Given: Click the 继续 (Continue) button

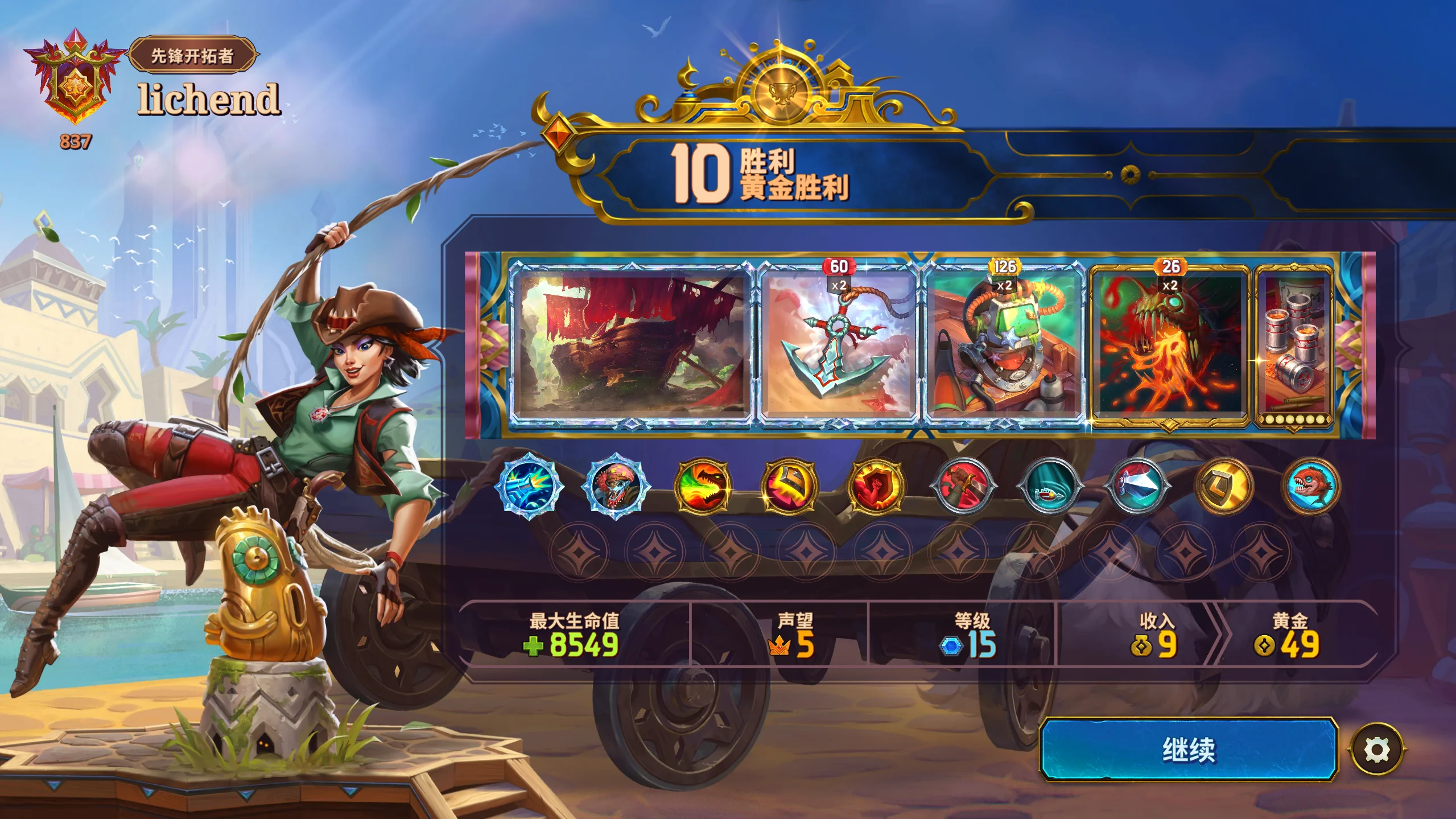Looking at the screenshot, I should click(x=1189, y=749).
